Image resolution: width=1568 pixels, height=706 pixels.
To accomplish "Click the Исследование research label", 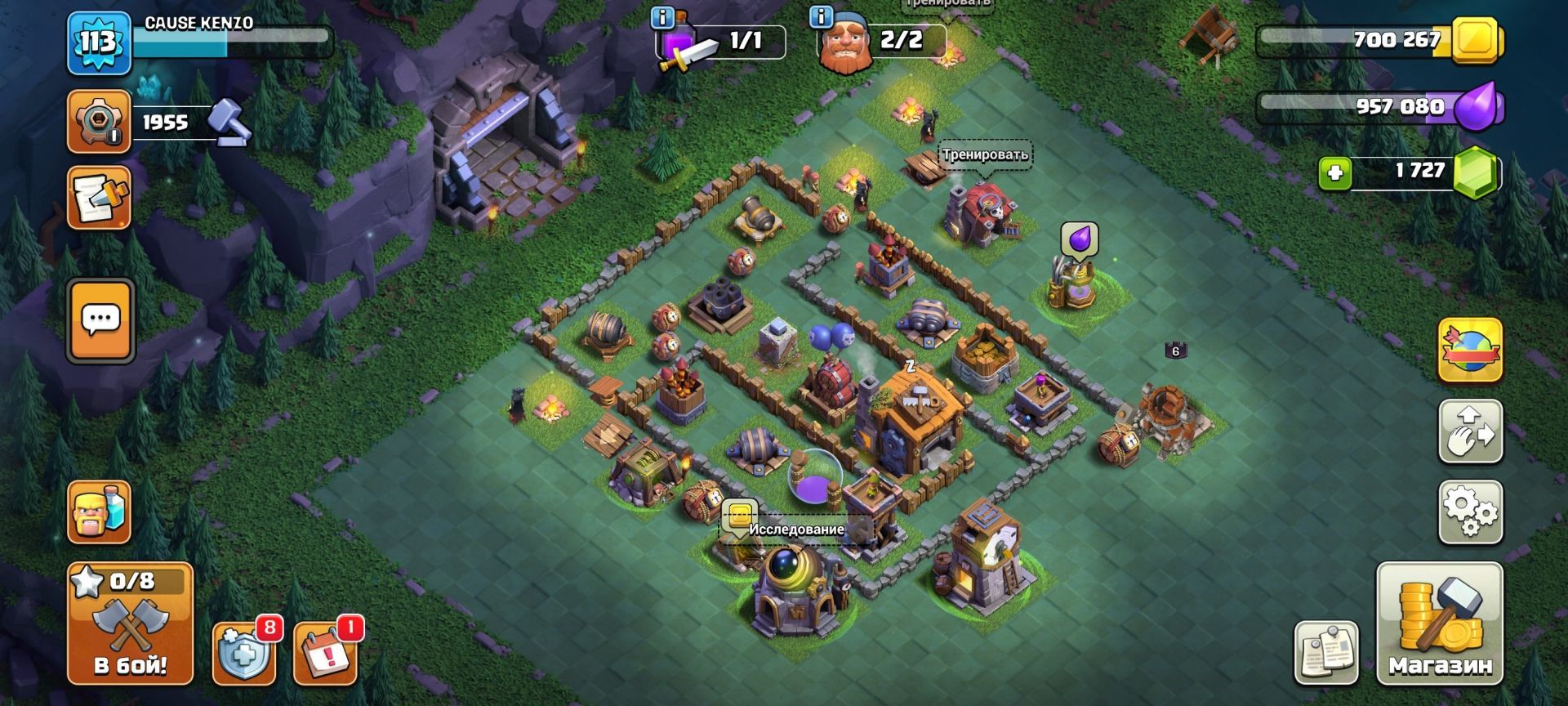I will [x=795, y=529].
